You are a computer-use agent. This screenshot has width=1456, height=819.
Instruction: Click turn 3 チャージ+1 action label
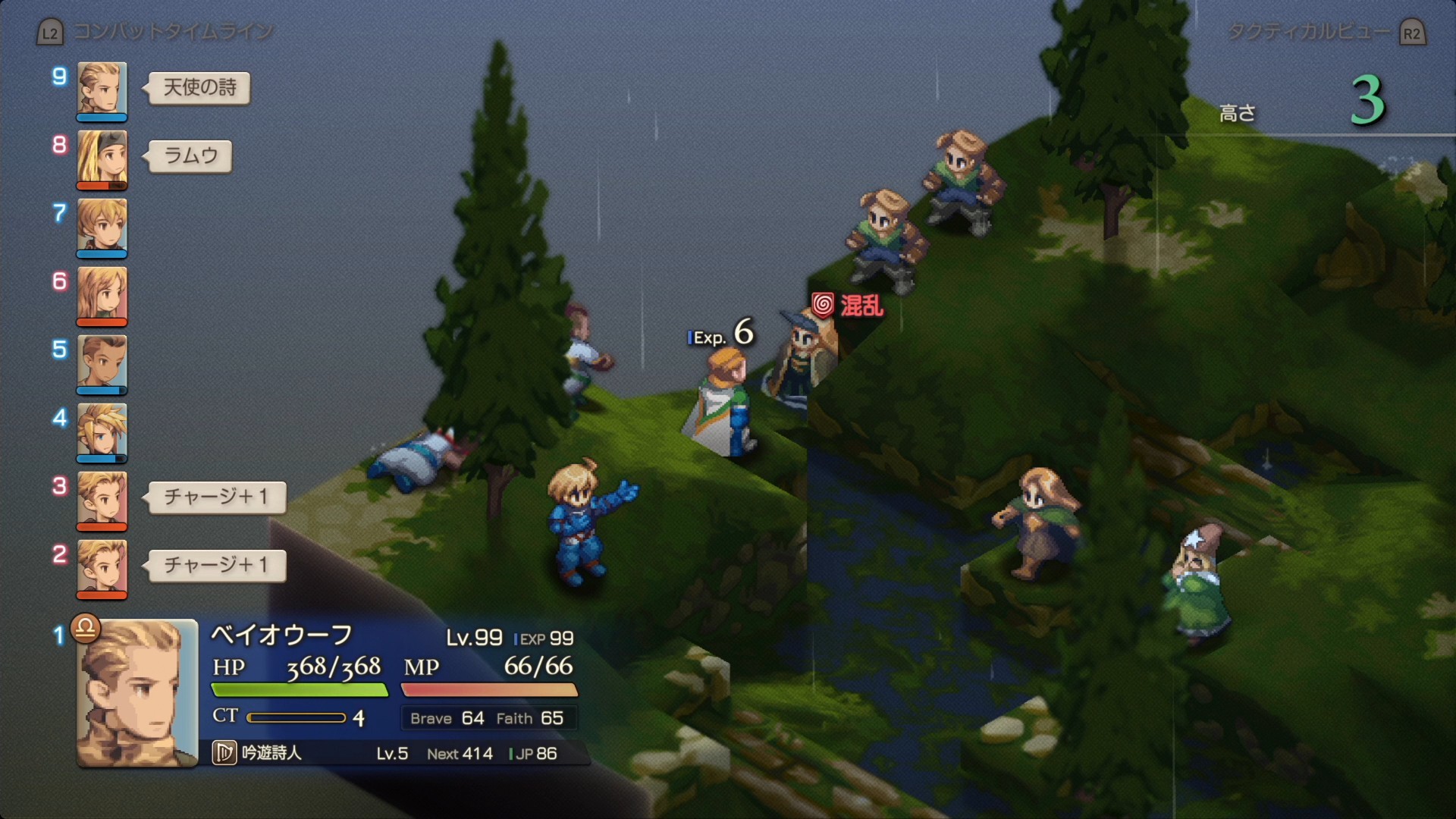(x=216, y=497)
